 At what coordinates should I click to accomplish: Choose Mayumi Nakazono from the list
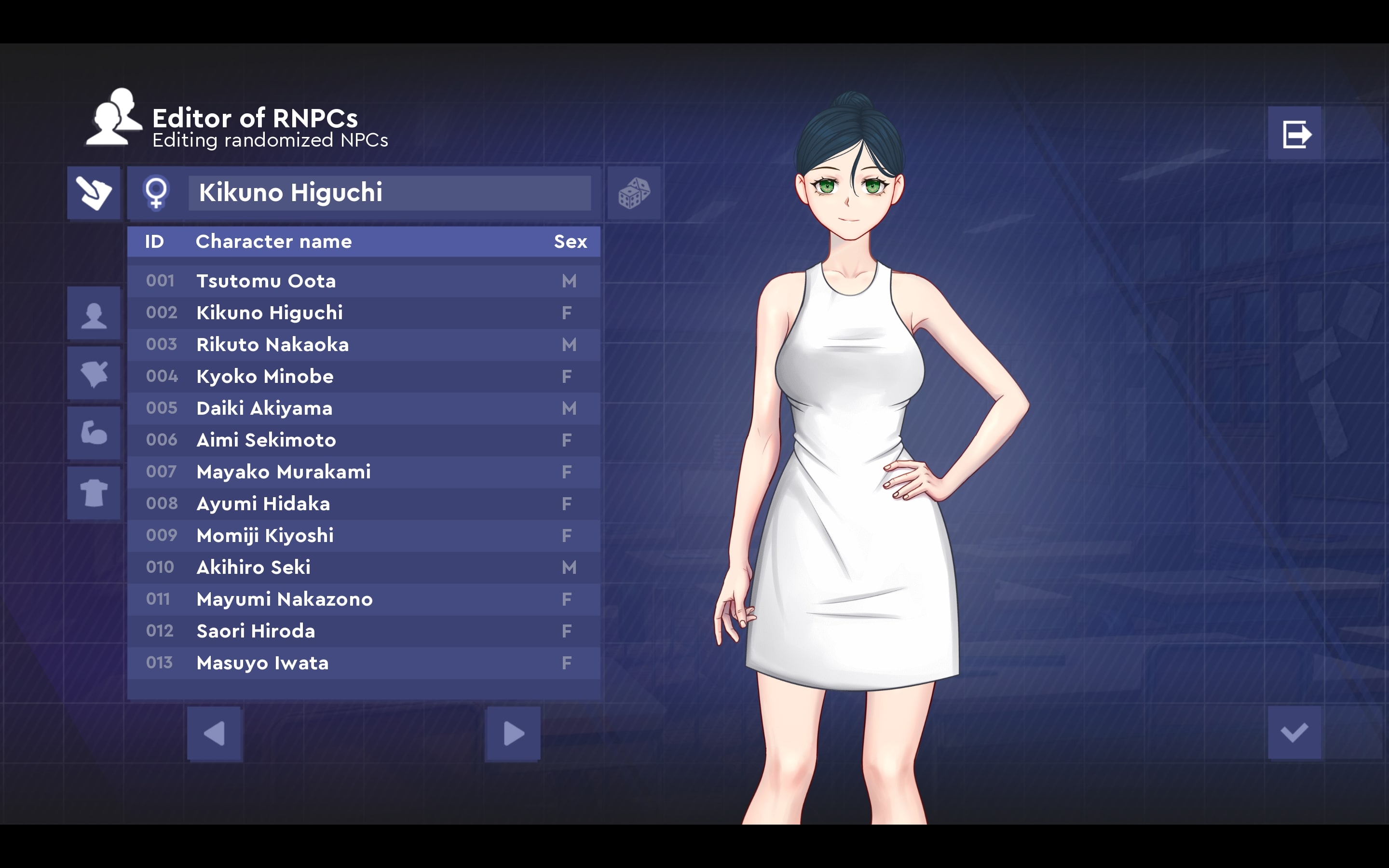click(x=363, y=599)
